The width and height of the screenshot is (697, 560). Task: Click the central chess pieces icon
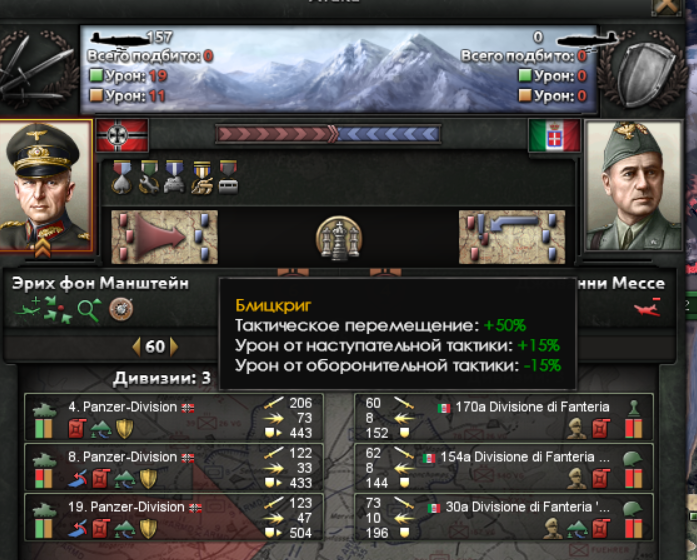click(x=337, y=237)
